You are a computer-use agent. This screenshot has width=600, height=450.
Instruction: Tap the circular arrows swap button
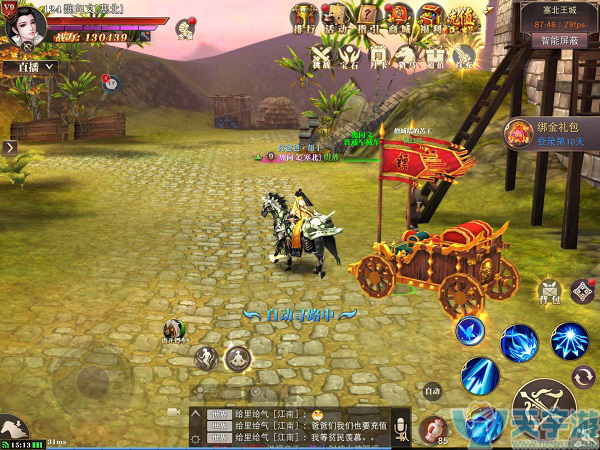click(582, 377)
